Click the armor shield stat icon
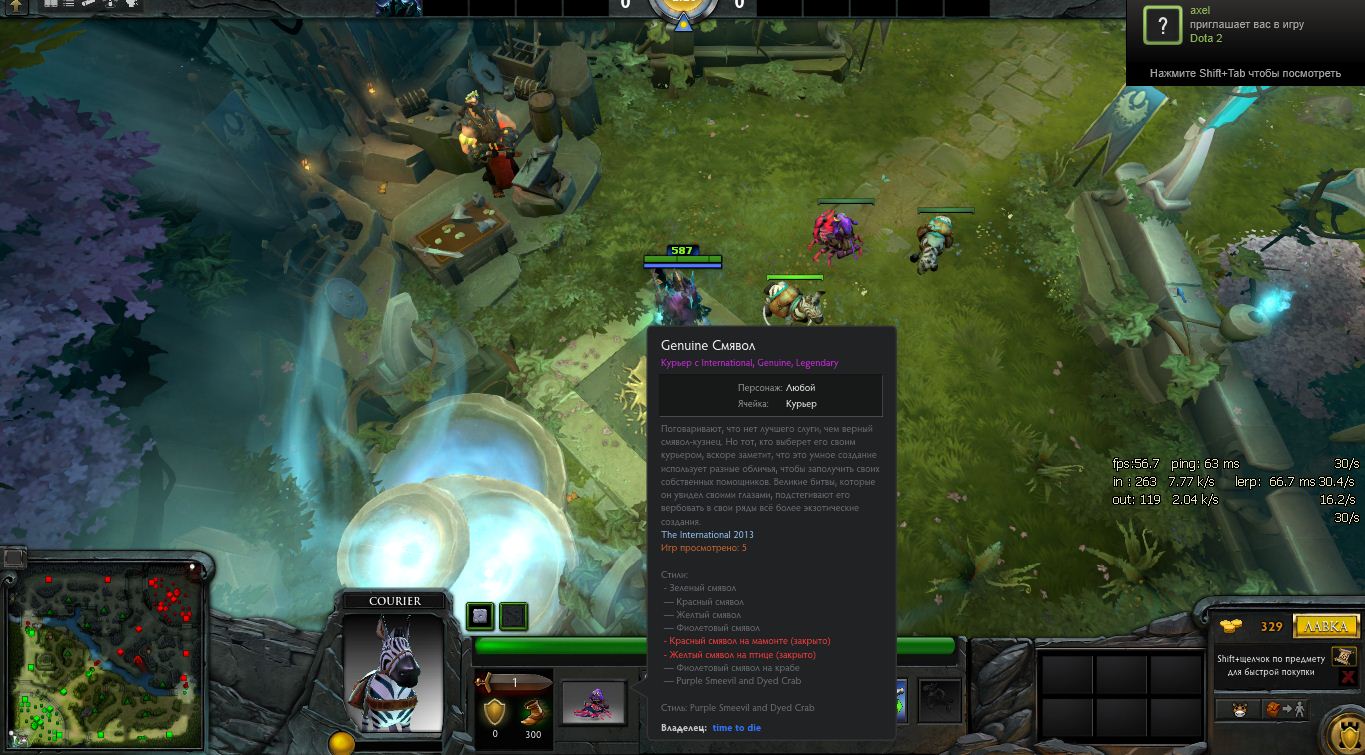 (494, 712)
